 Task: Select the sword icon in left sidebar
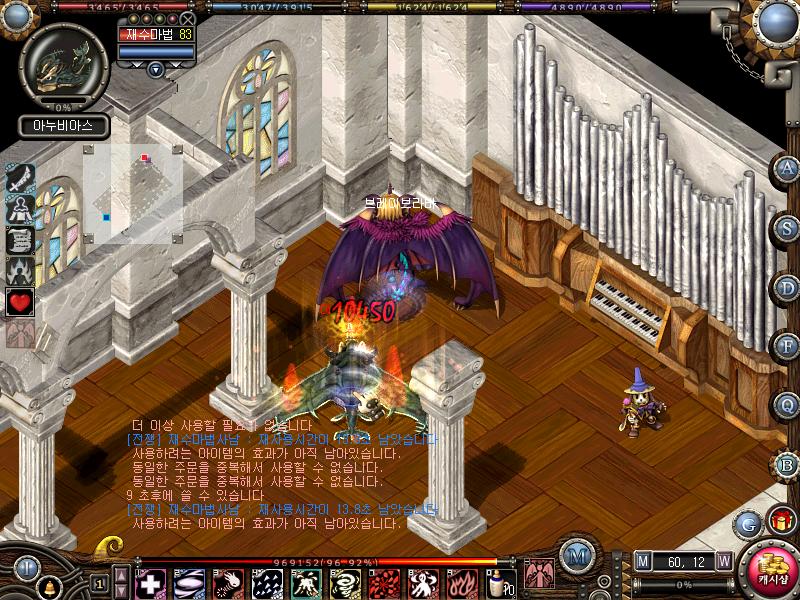click(x=21, y=179)
